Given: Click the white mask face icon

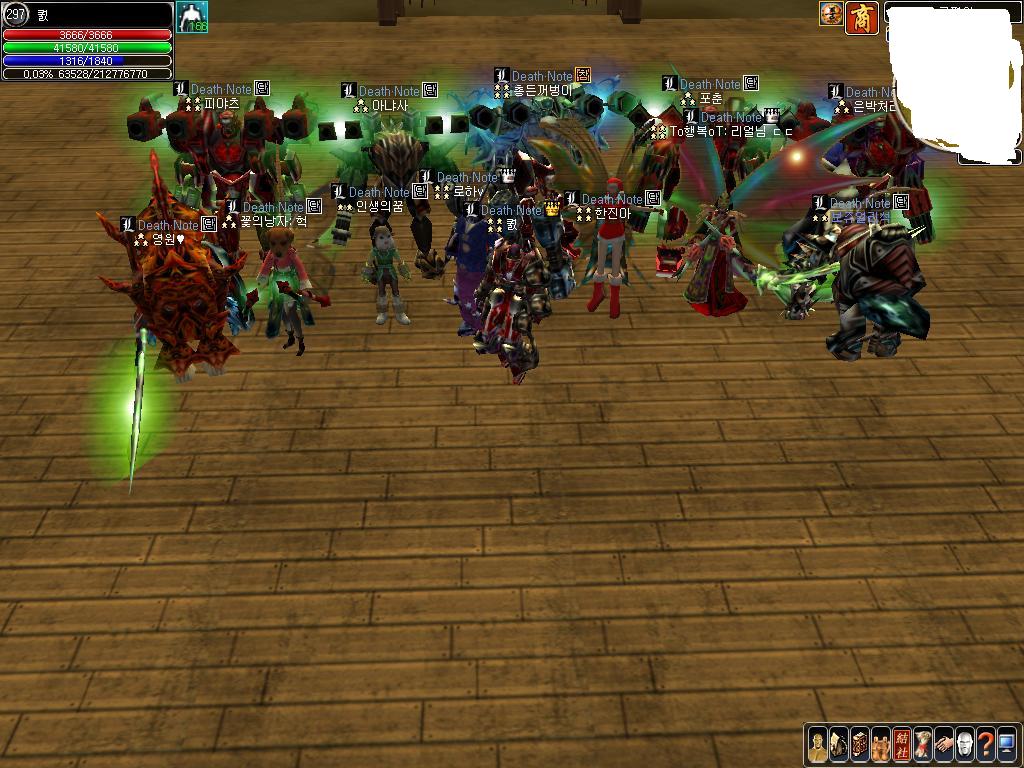Looking at the screenshot, I should [x=965, y=744].
